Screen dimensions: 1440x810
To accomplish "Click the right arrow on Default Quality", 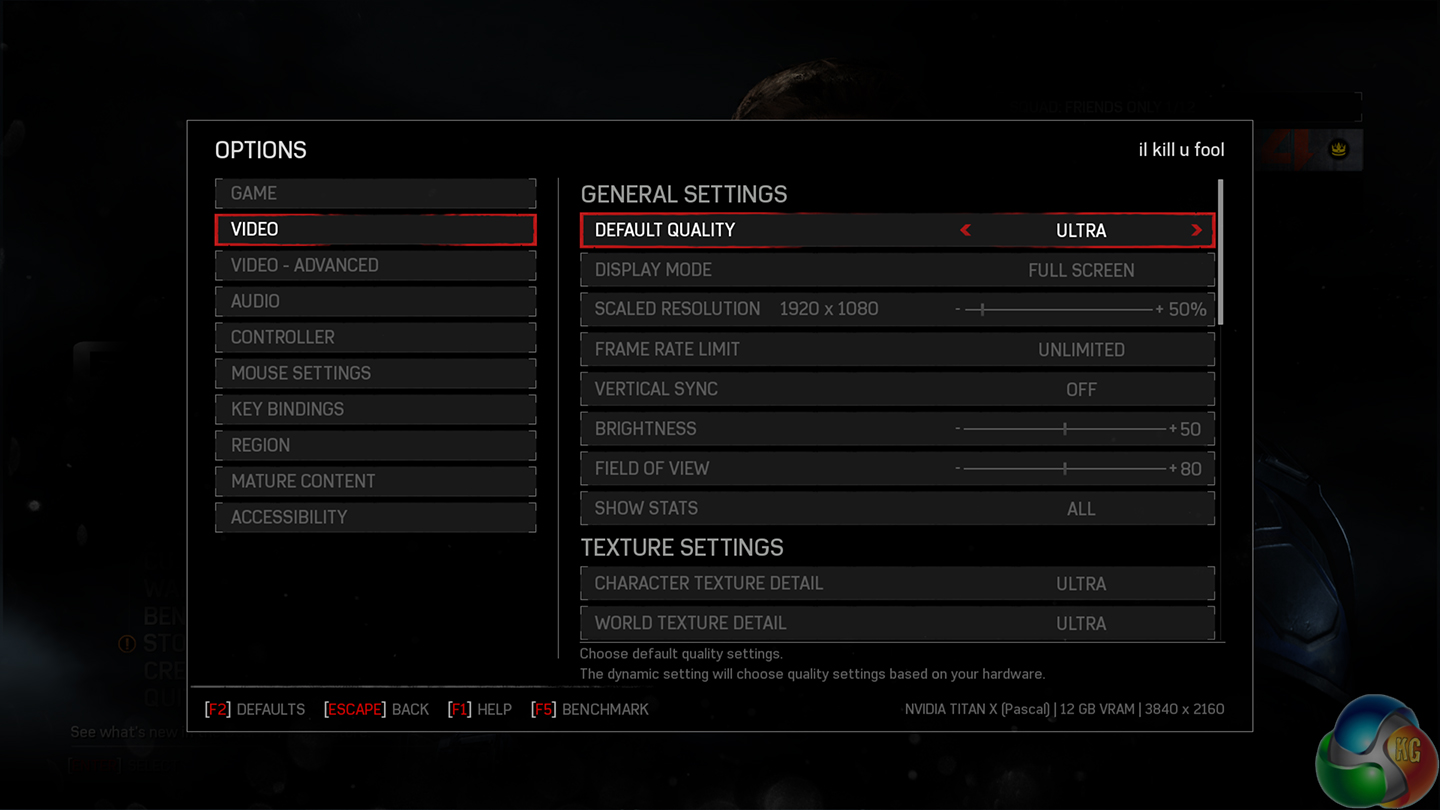I will tap(1196, 230).
